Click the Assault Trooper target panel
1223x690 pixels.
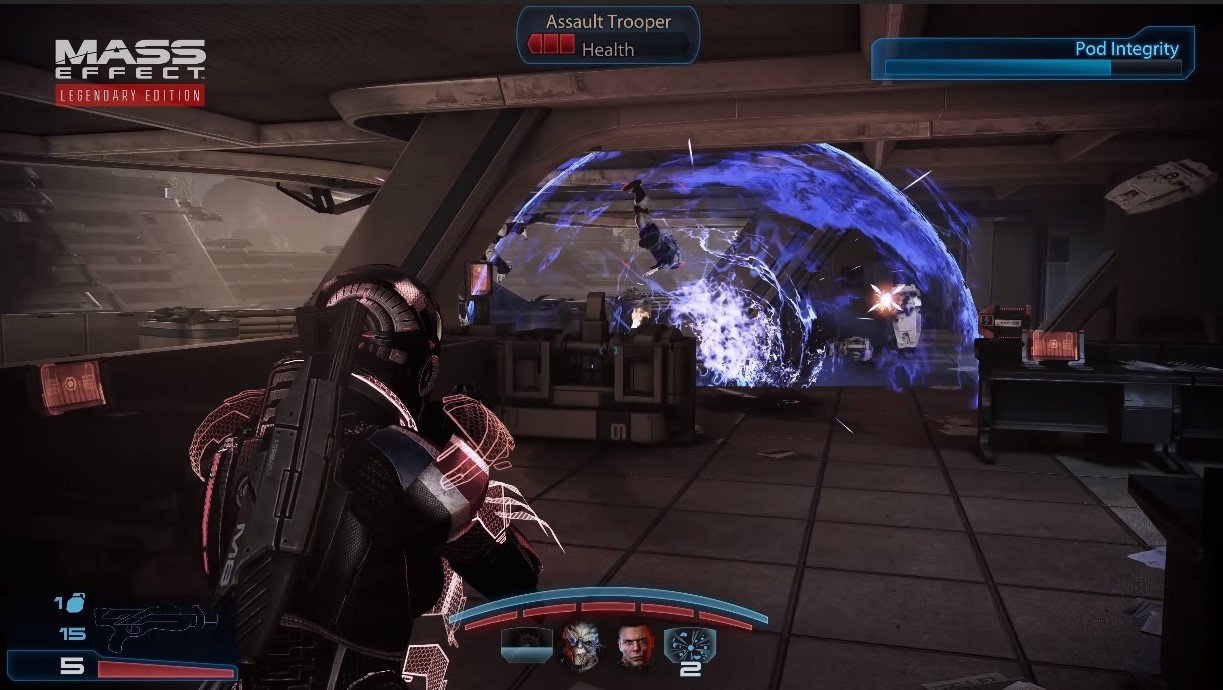click(608, 35)
